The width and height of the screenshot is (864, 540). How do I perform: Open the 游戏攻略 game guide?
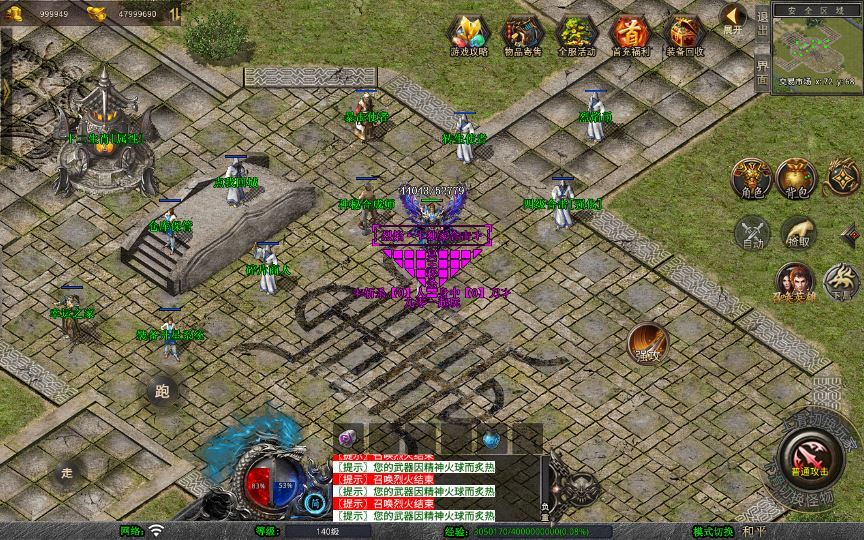tap(466, 34)
